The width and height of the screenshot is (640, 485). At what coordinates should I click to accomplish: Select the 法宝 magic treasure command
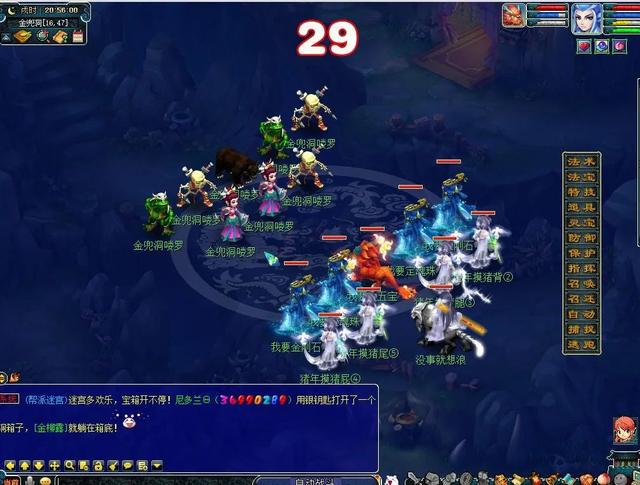pyautogui.click(x=581, y=177)
